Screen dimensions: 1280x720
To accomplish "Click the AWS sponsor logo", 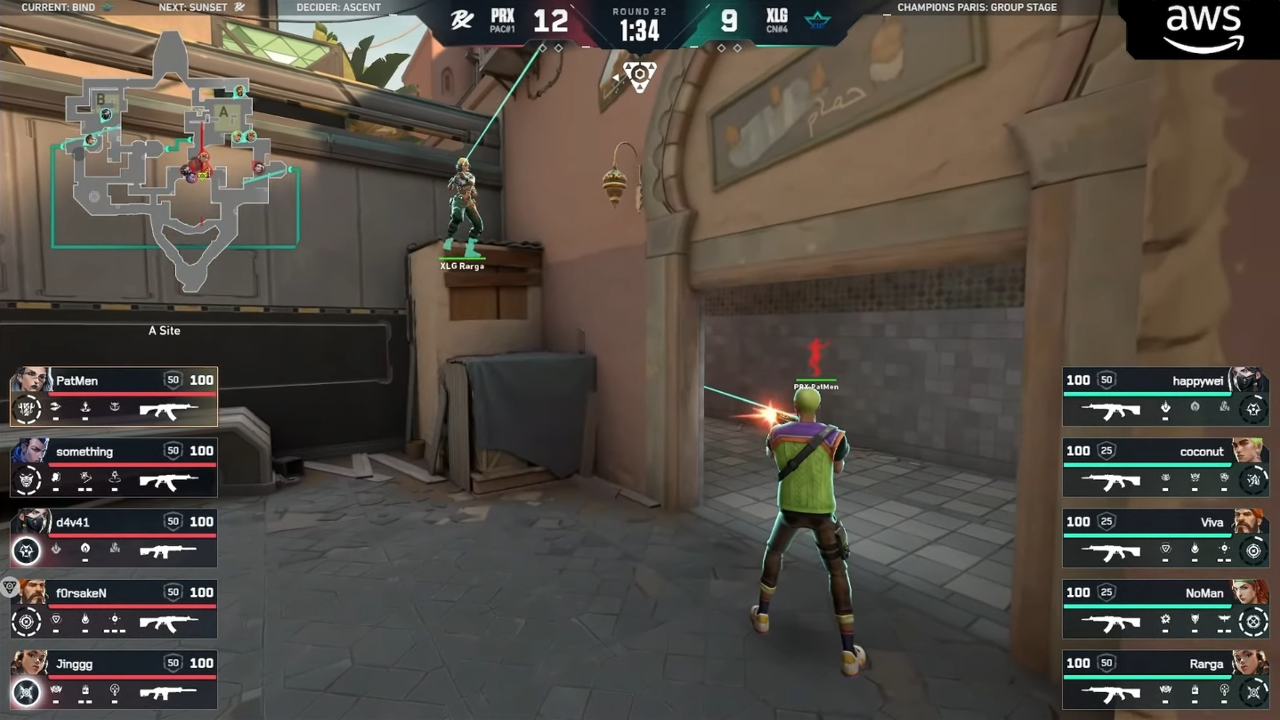I will [1204, 28].
